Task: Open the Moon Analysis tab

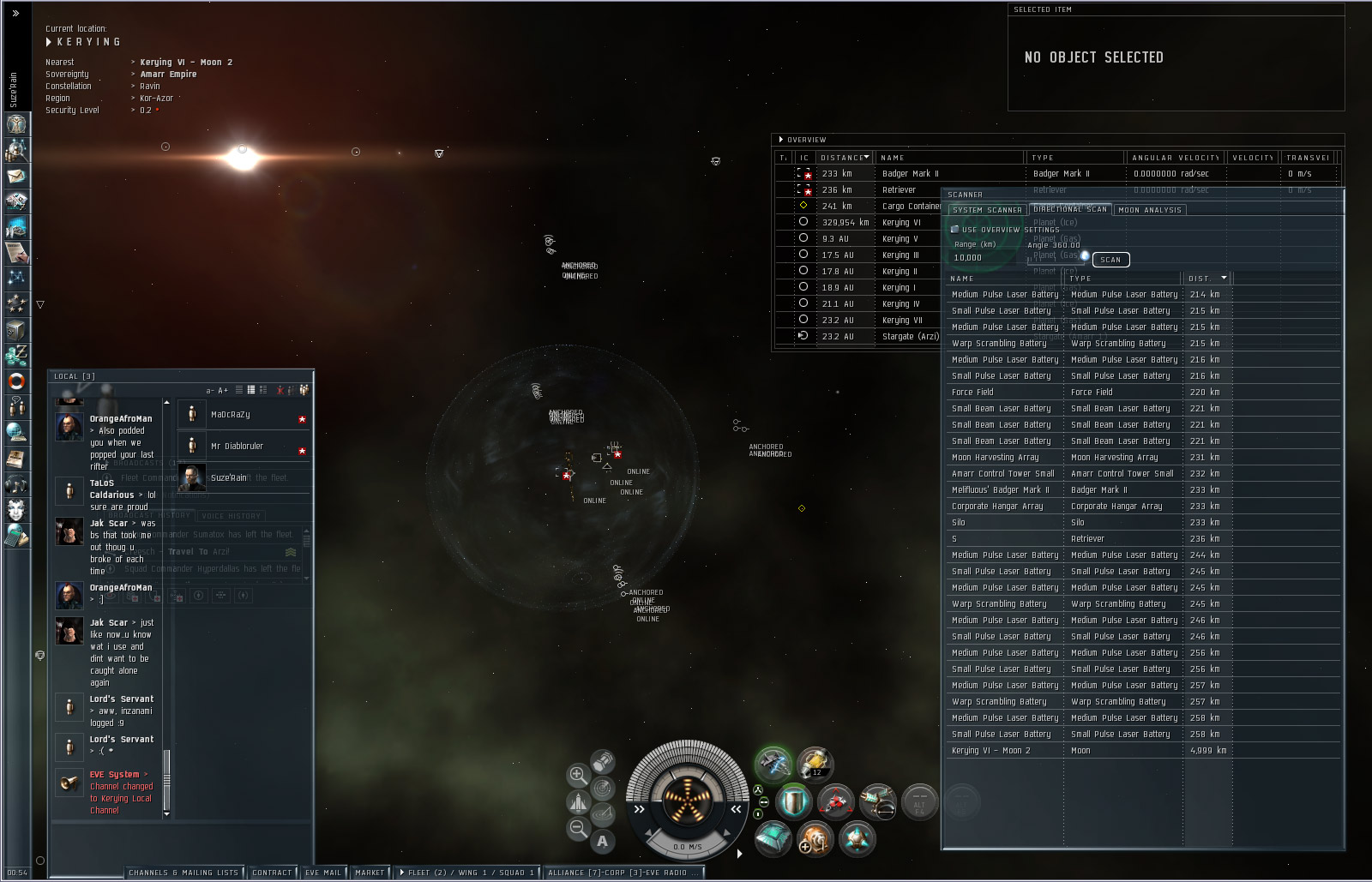Action: [1150, 210]
